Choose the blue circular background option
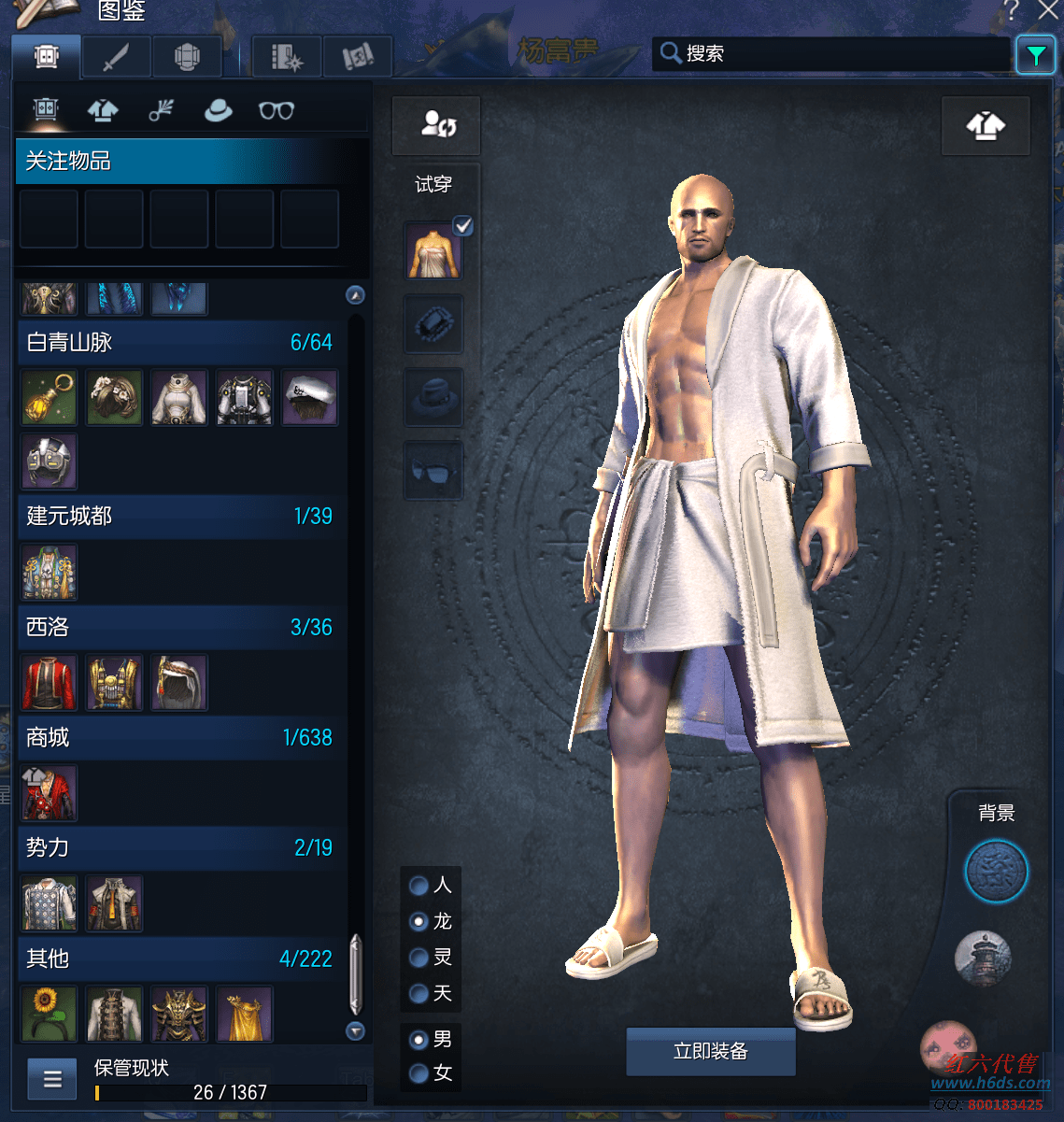Screen dimensions: 1064x1122 click(996, 872)
